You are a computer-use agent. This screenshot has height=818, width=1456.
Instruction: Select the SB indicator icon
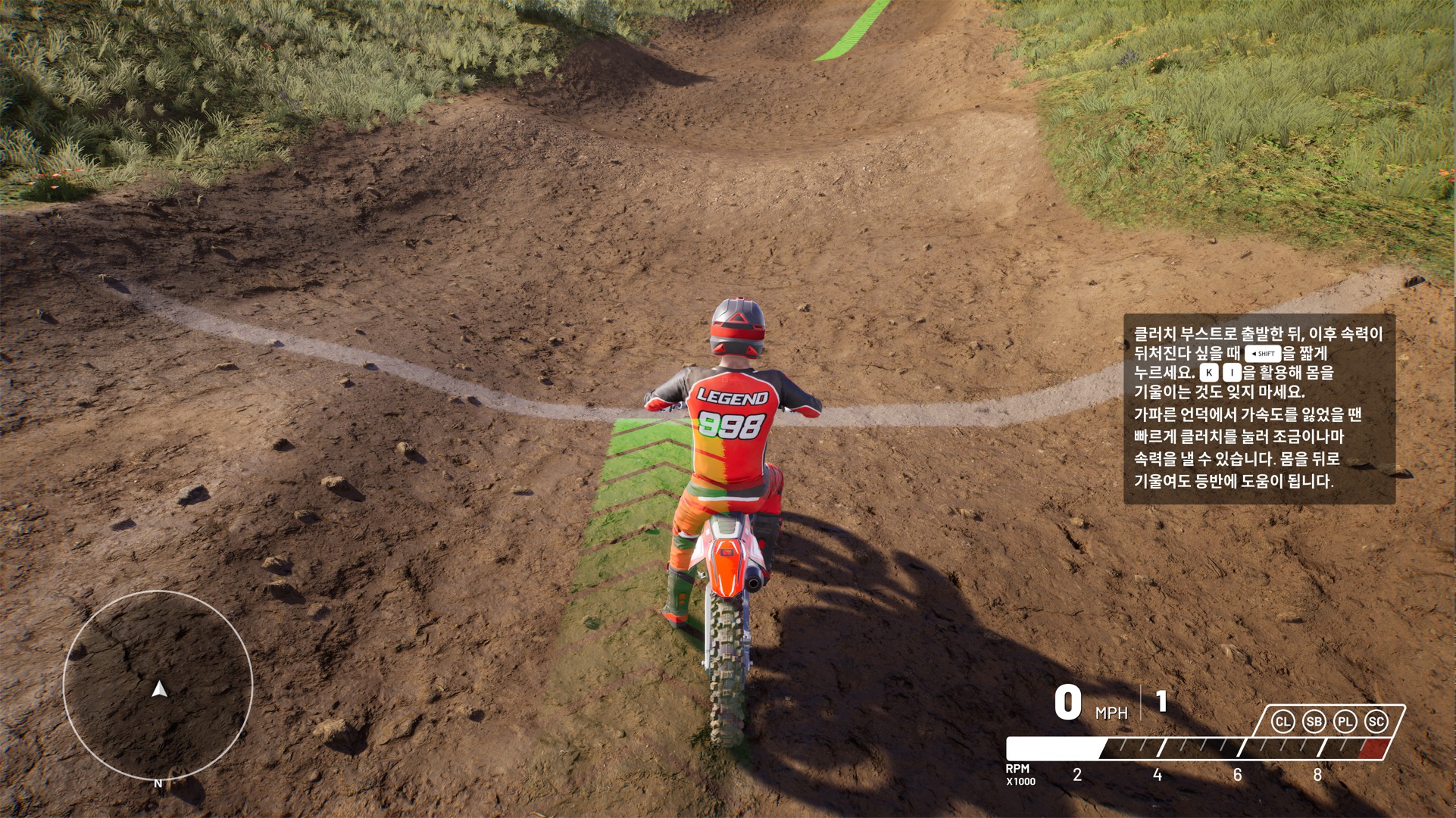(x=1314, y=722)
